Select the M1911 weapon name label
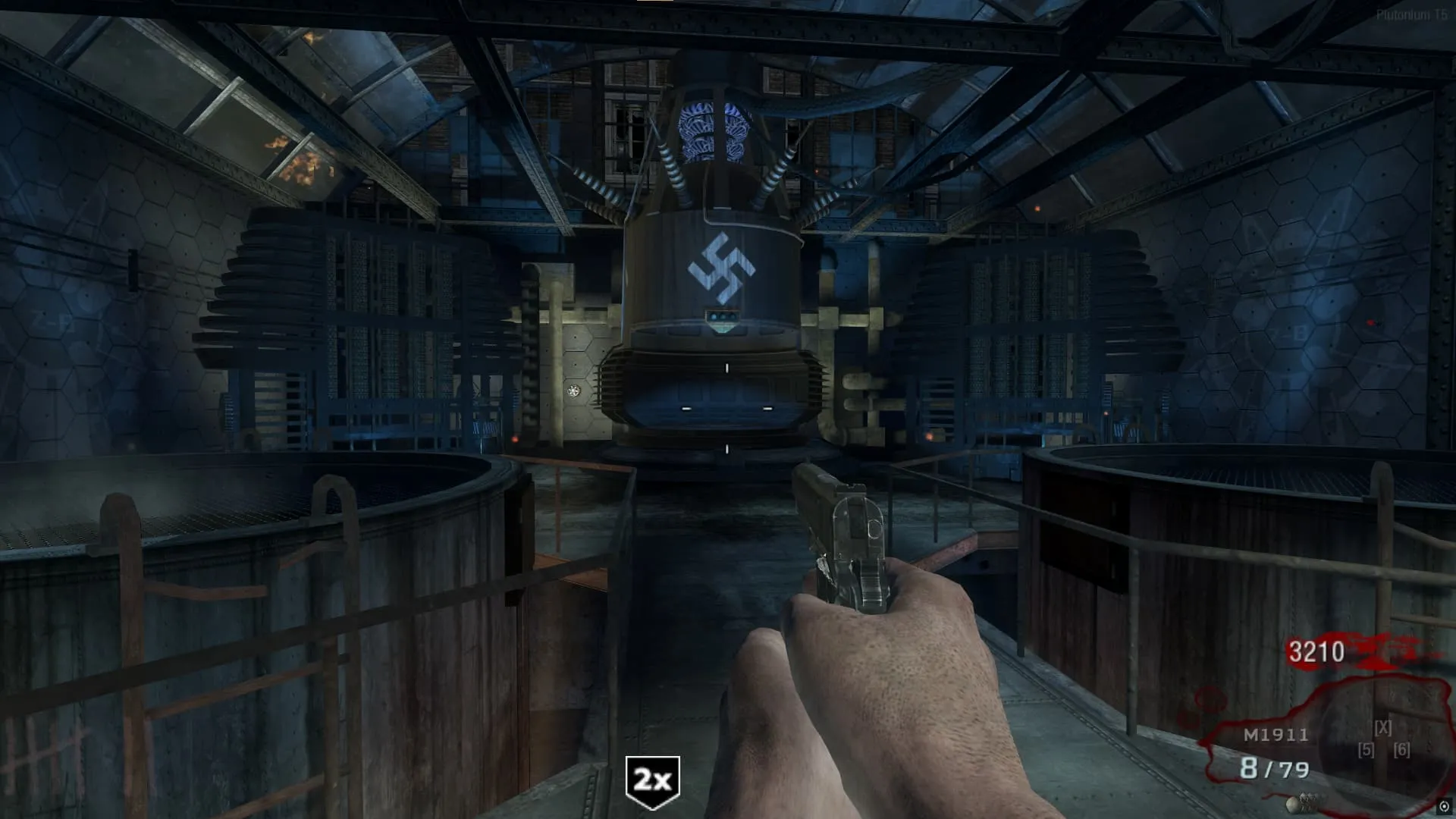 (1276, 735)
